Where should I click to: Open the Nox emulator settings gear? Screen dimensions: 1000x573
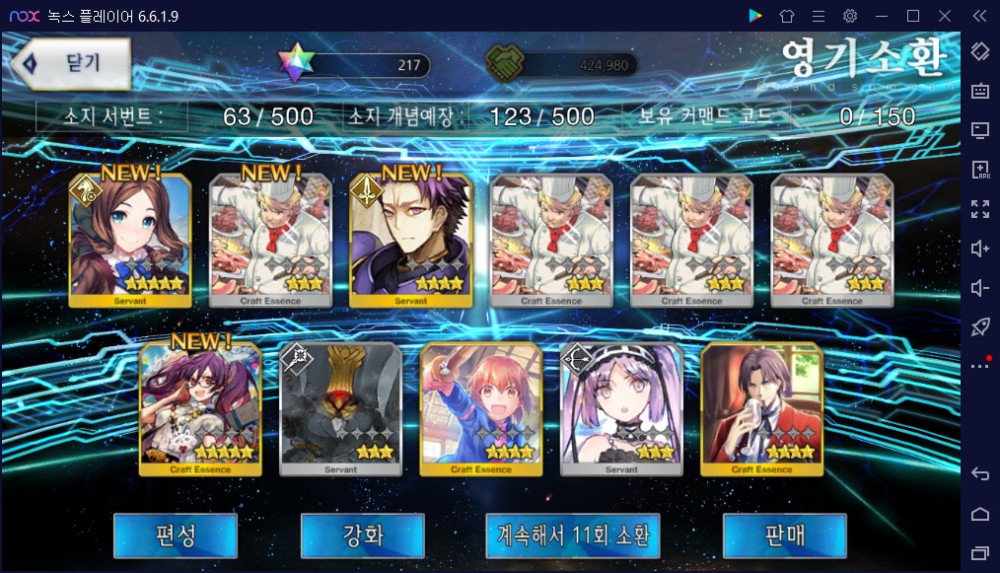[x=850, y=16]
